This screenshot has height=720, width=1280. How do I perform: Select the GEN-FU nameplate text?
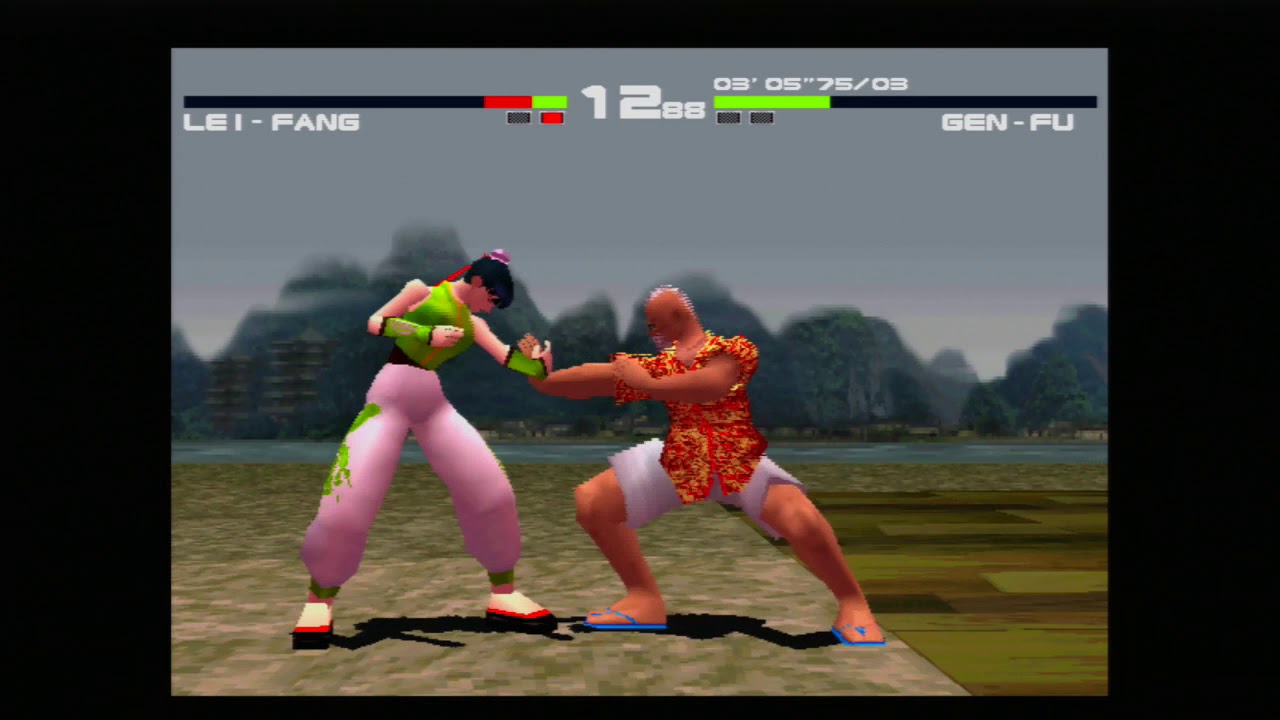click(x=1009, y=122)
